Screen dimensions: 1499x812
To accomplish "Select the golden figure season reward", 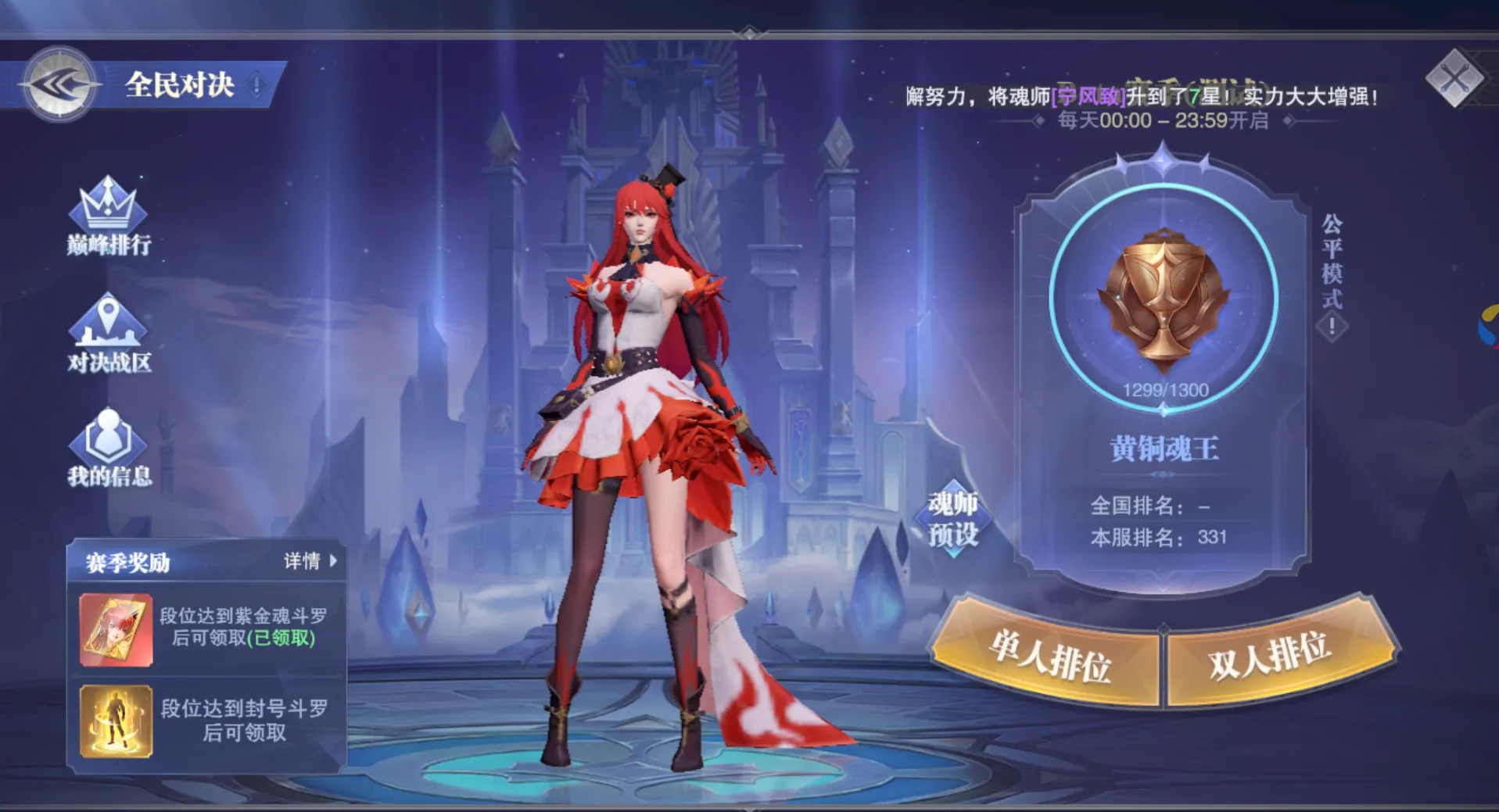I will (116, 721).
